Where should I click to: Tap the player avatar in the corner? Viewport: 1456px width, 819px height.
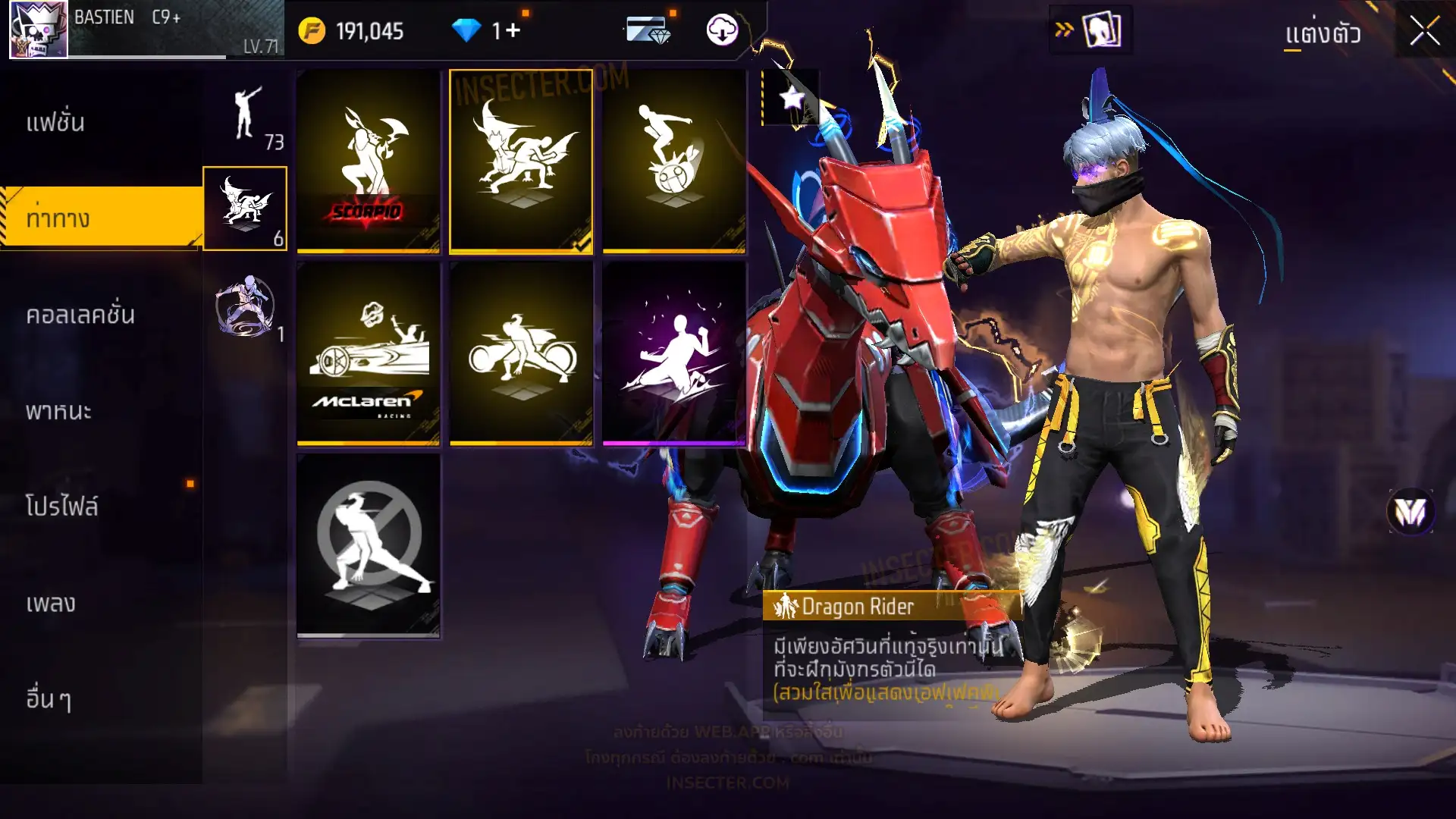click(x=38, y=30)
